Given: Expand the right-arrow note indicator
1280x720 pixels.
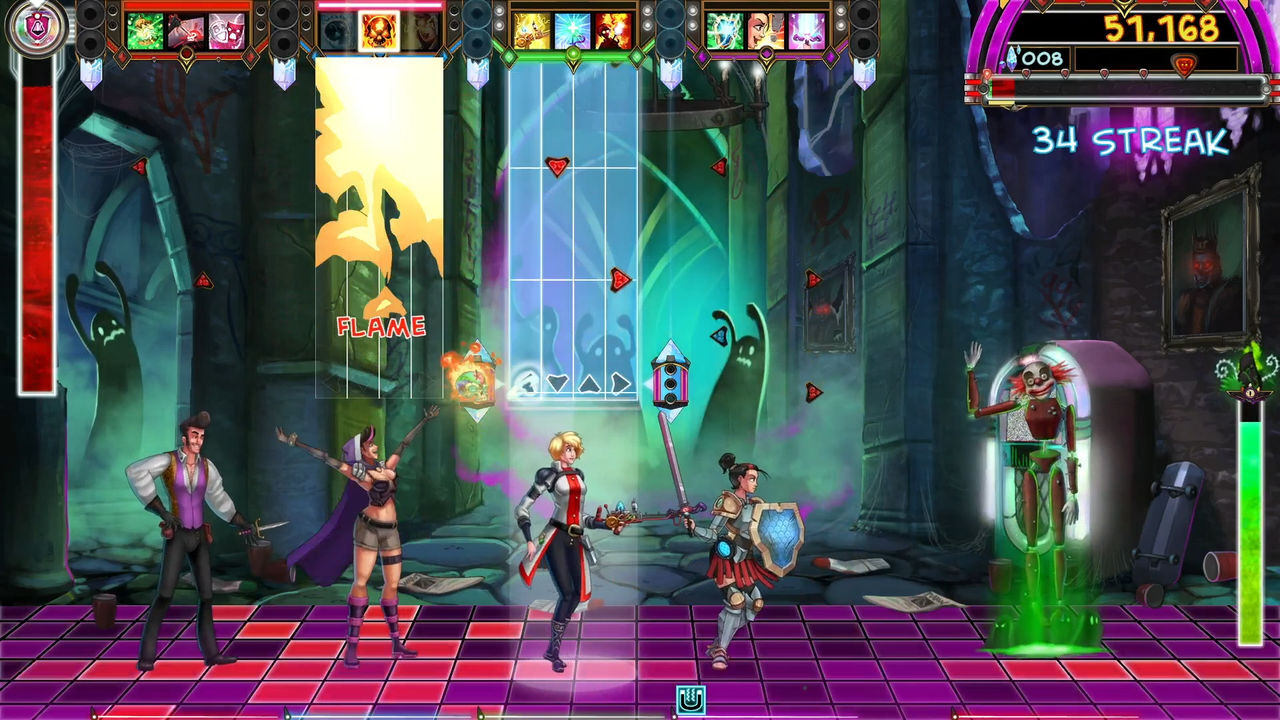Looking at the screenshot, I should [620, 383].
